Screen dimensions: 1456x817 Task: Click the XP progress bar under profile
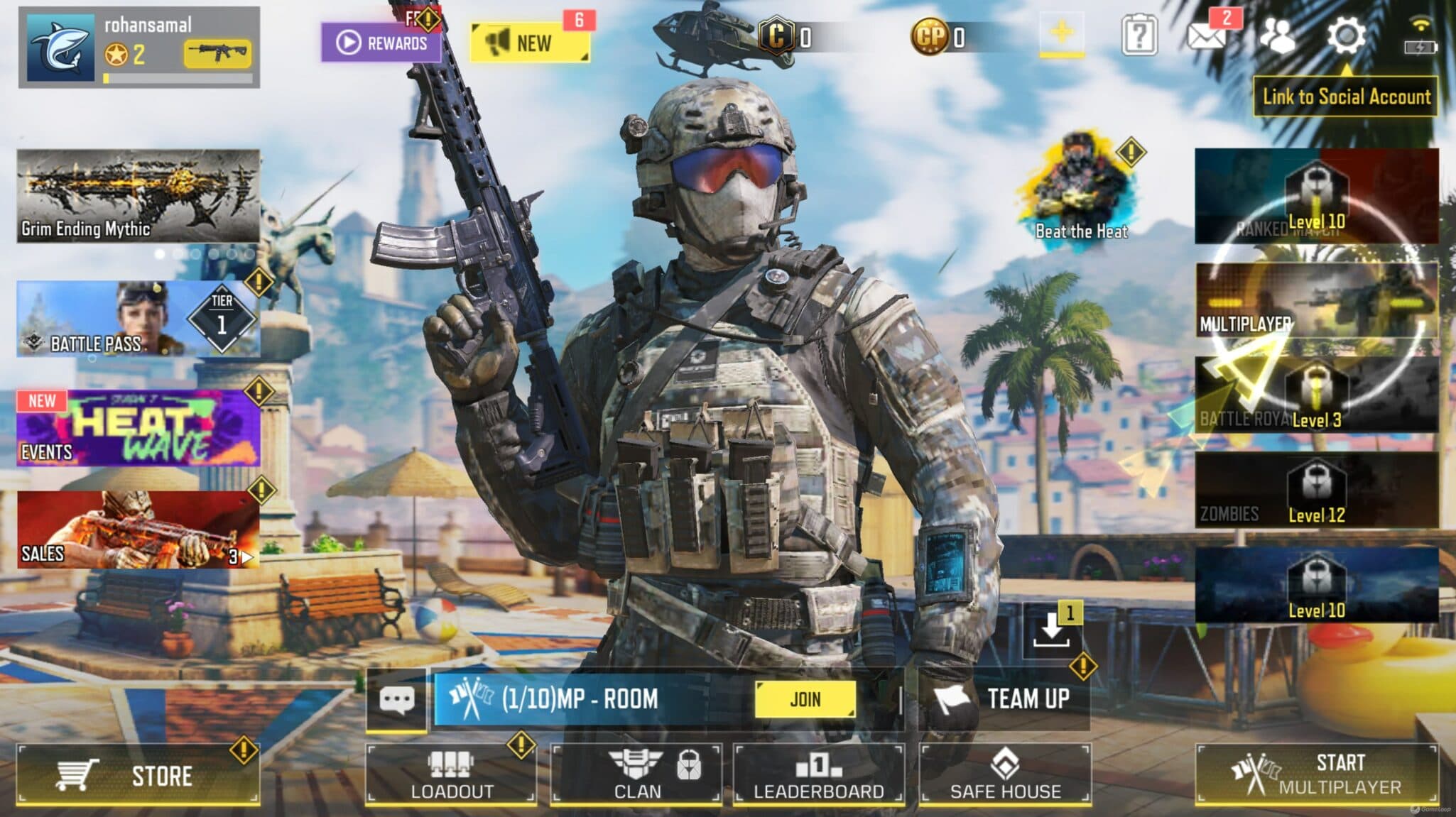(x=178, y=78)
